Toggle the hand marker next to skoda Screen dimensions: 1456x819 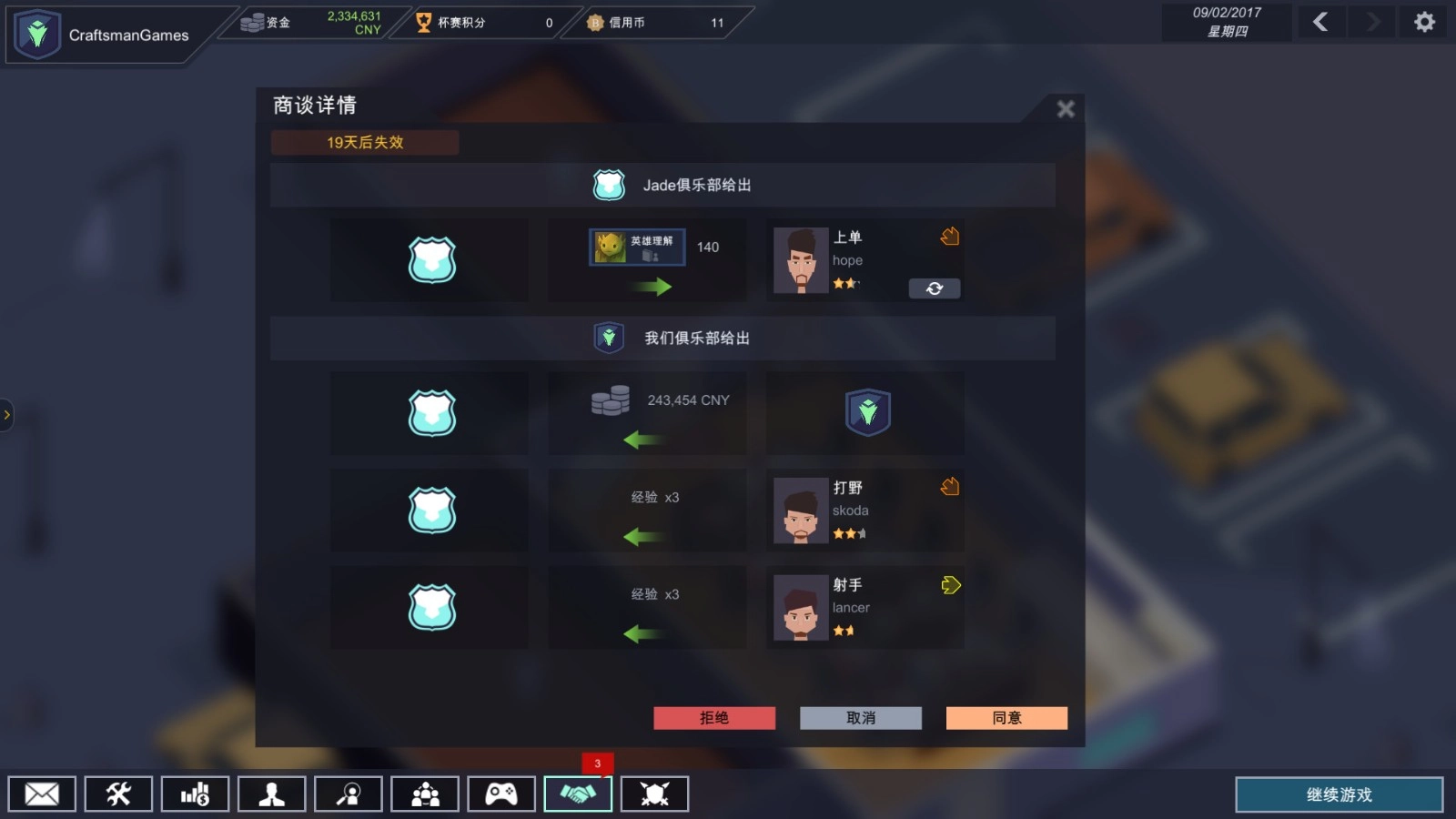tap(950, 487)
